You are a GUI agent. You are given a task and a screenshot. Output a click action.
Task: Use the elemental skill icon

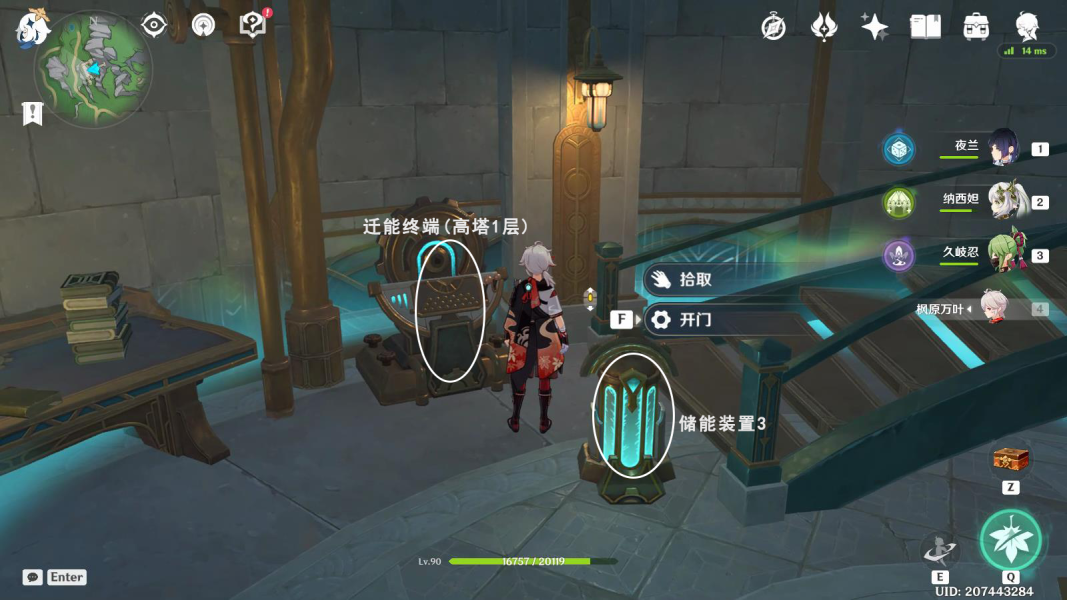pyautogui.click(x=939, y=550)
